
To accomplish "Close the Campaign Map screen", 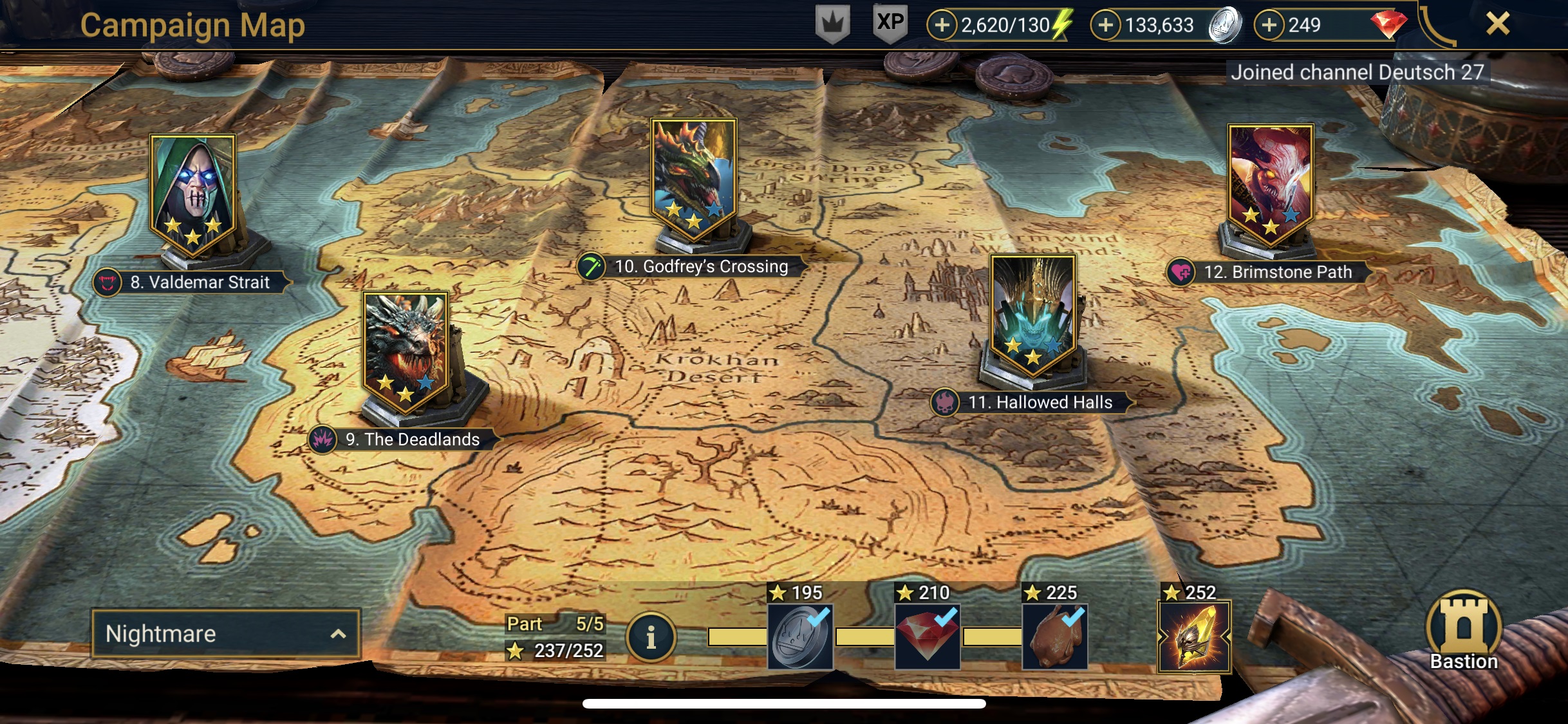I will pos(1497,24).
